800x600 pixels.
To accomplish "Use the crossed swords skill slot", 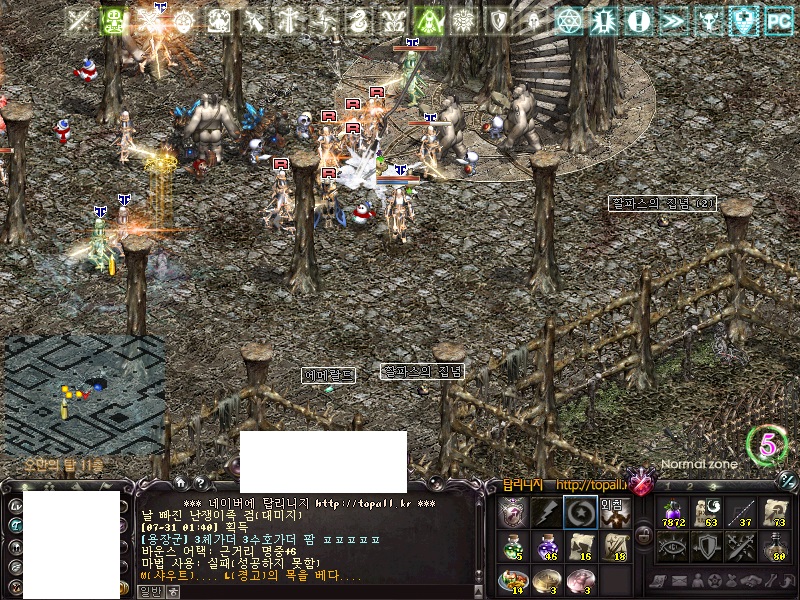I will point(741,546).
